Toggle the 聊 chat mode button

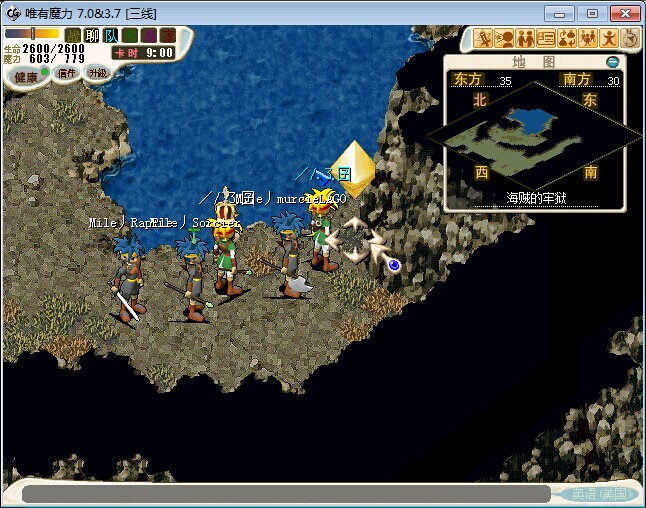coord(91,35)
